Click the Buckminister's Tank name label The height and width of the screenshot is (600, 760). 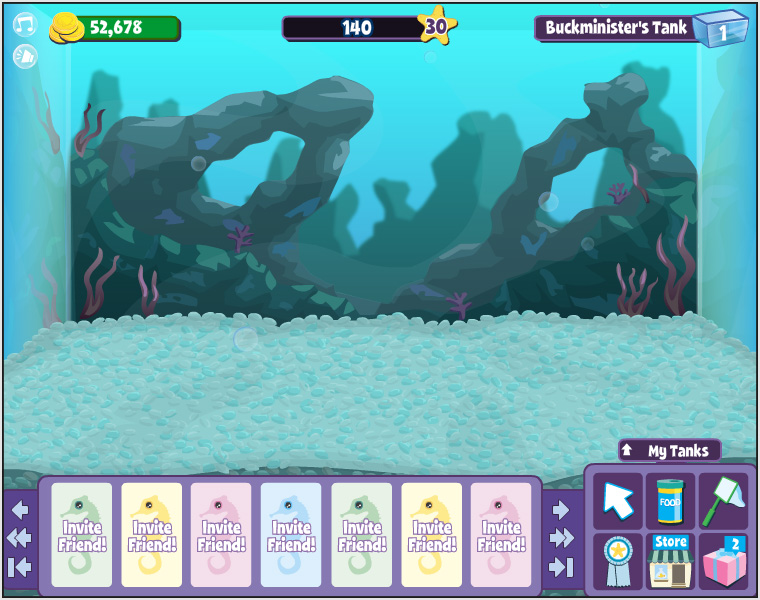pos(616,28)
